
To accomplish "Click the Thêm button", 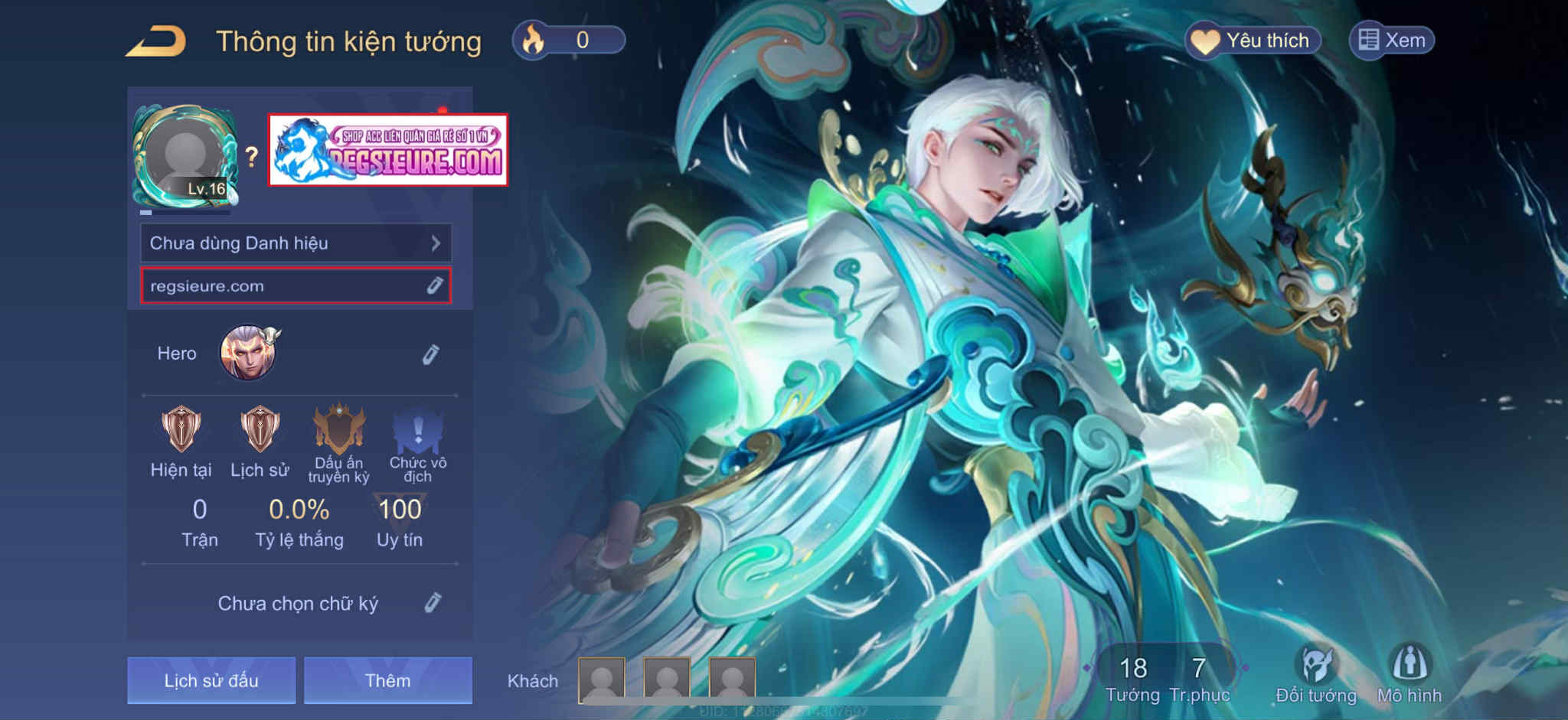I will click(387, 680).
